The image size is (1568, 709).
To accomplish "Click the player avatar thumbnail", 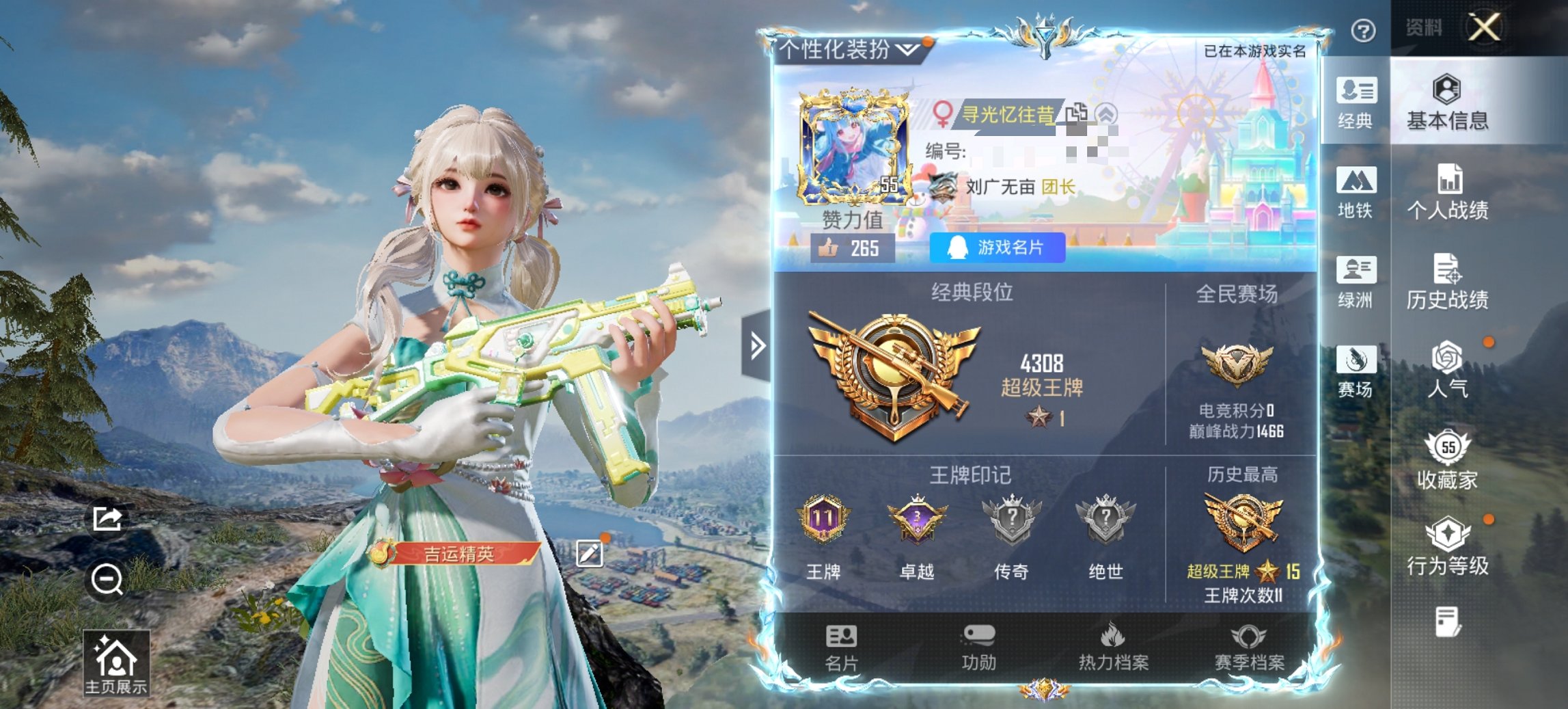I will (854, 145).
